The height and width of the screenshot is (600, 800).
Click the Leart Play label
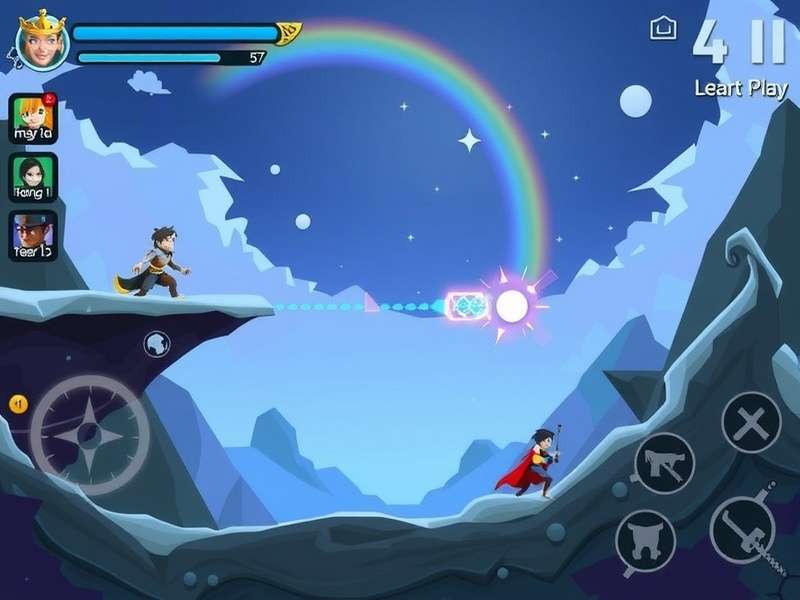tap(741, 88)
